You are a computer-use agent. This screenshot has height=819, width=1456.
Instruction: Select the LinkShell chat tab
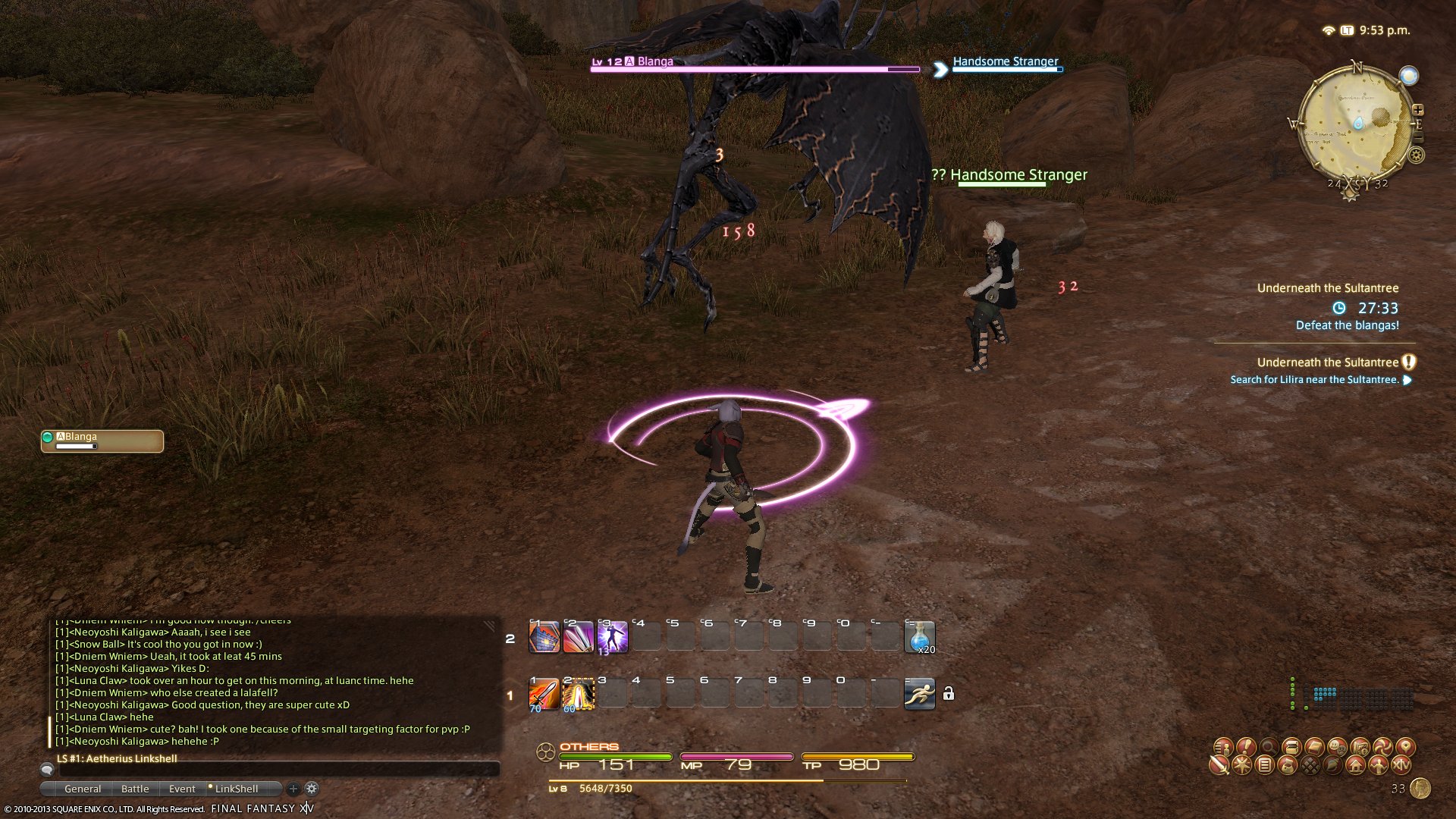point(236,789)
